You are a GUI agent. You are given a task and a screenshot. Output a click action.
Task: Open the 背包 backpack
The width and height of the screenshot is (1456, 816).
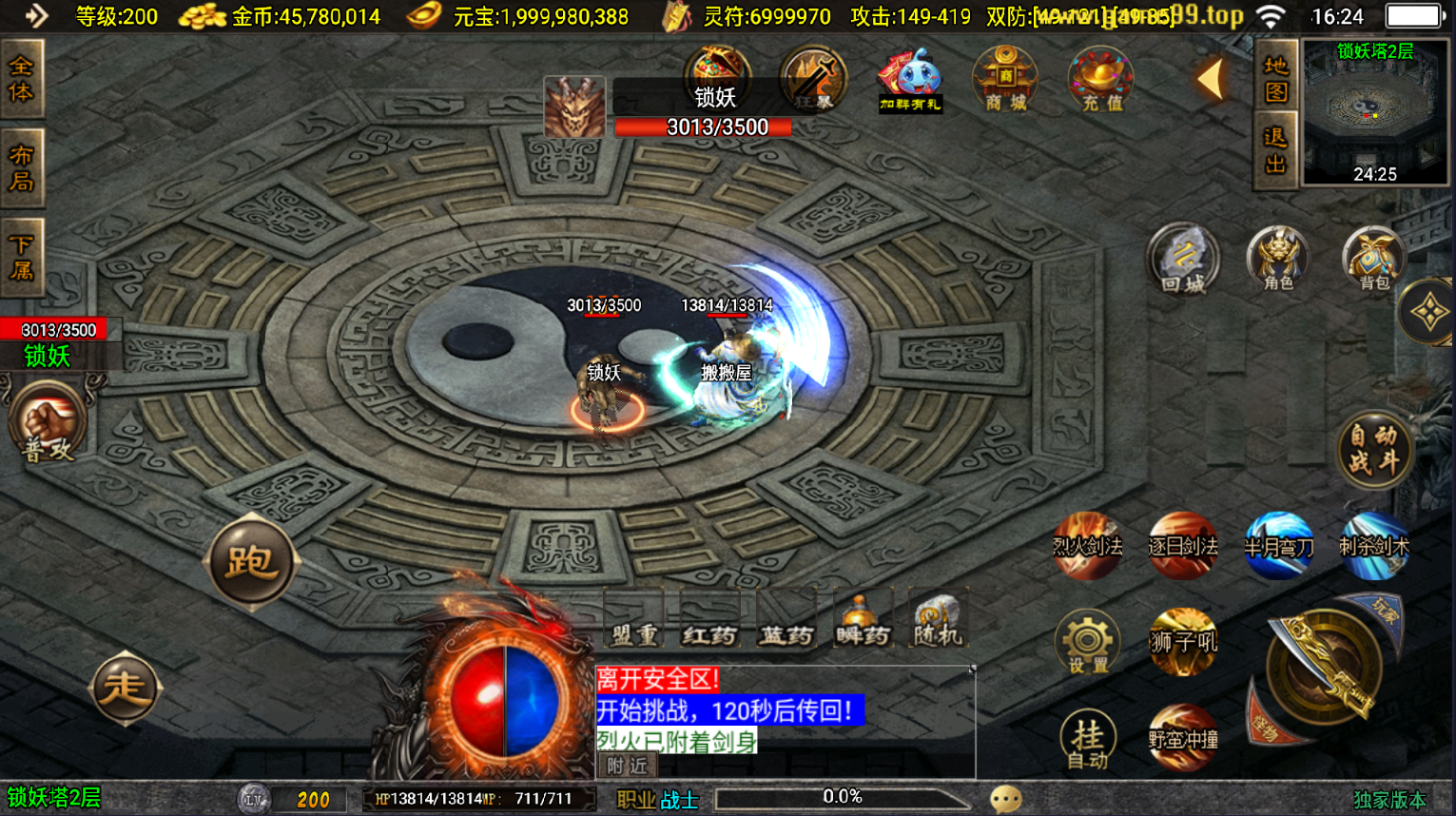pos(1373,258)
